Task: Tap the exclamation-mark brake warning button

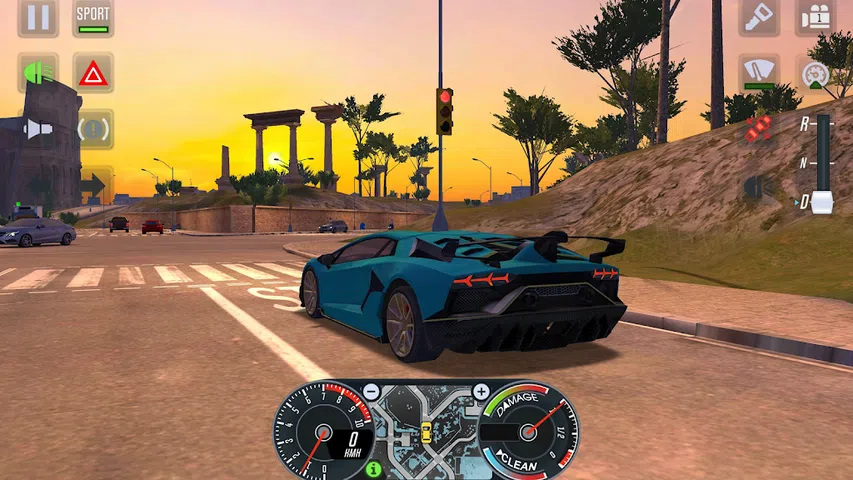Action: coord(95,129)
